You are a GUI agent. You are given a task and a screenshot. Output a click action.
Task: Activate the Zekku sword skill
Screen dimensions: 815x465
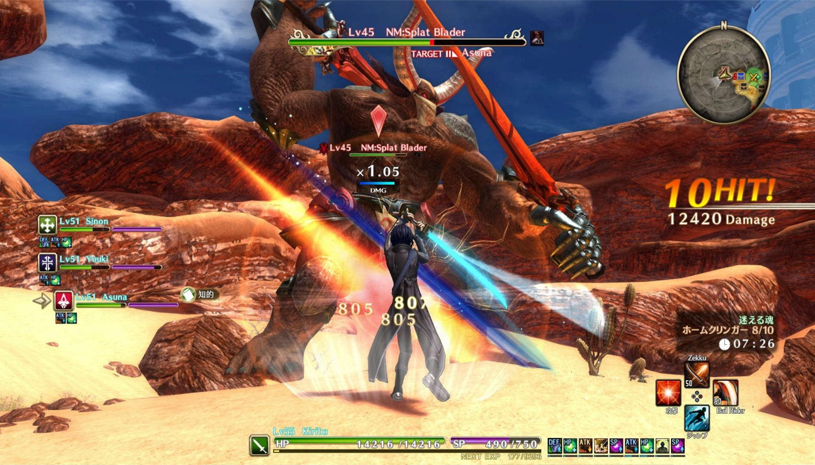(x=697, y=375)
